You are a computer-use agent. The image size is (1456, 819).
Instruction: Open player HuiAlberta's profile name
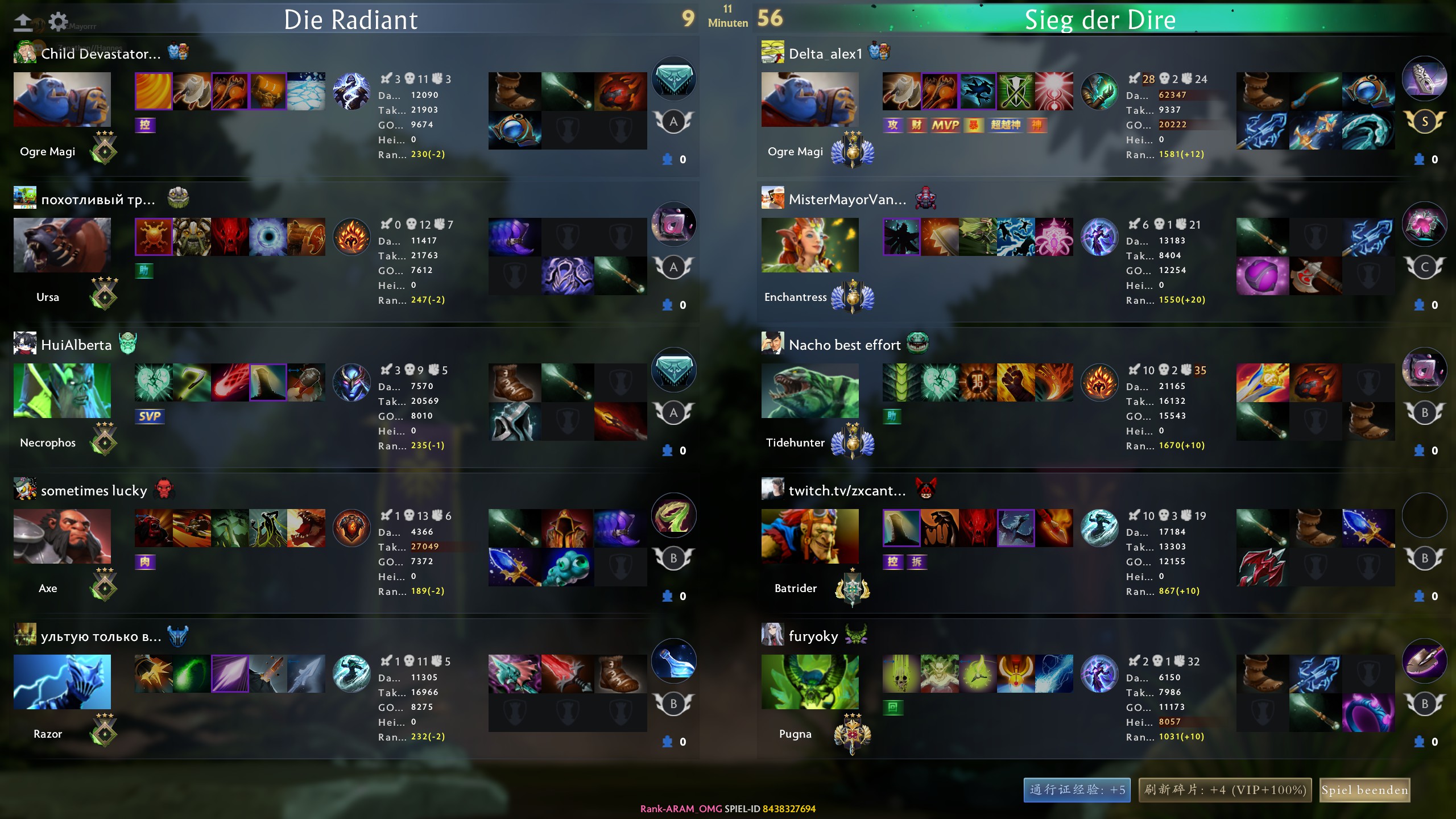pos(76,345)
